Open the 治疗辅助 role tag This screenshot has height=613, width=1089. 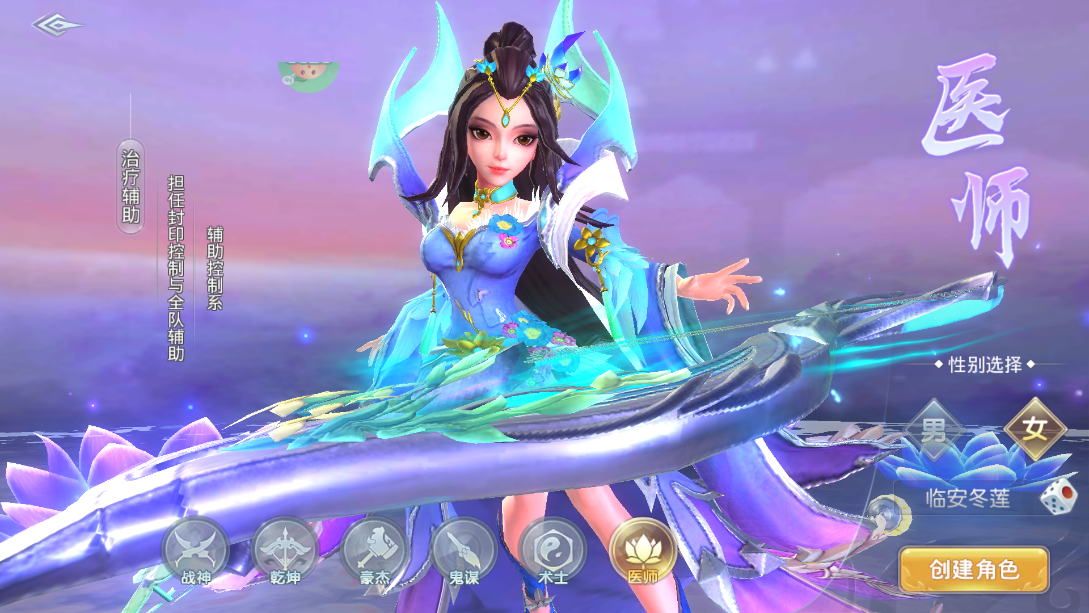pyautogui.click(x=131, y=186)
